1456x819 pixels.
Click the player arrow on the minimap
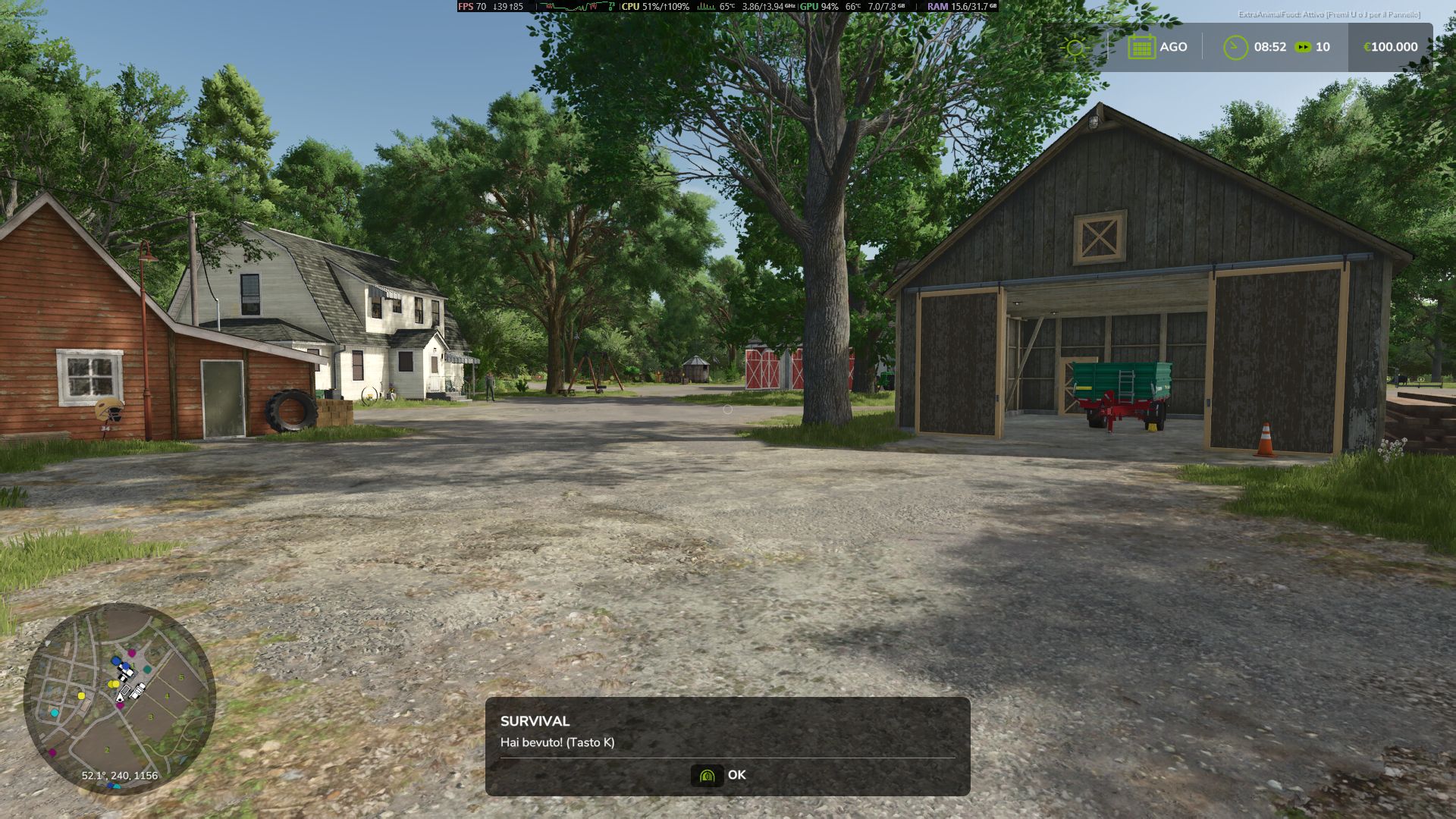(119, 698)
